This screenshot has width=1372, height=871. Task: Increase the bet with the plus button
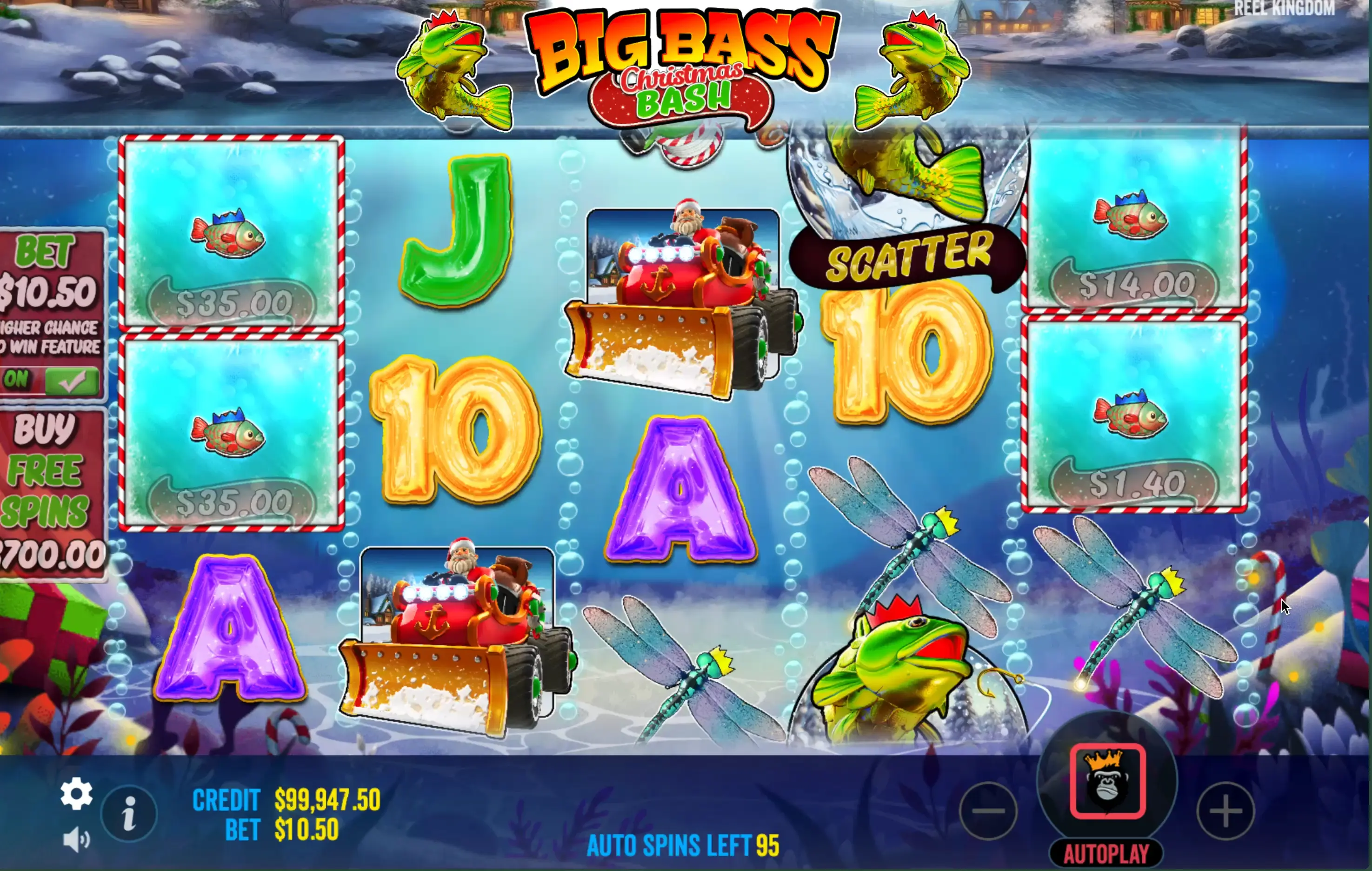pos(1225,811)
